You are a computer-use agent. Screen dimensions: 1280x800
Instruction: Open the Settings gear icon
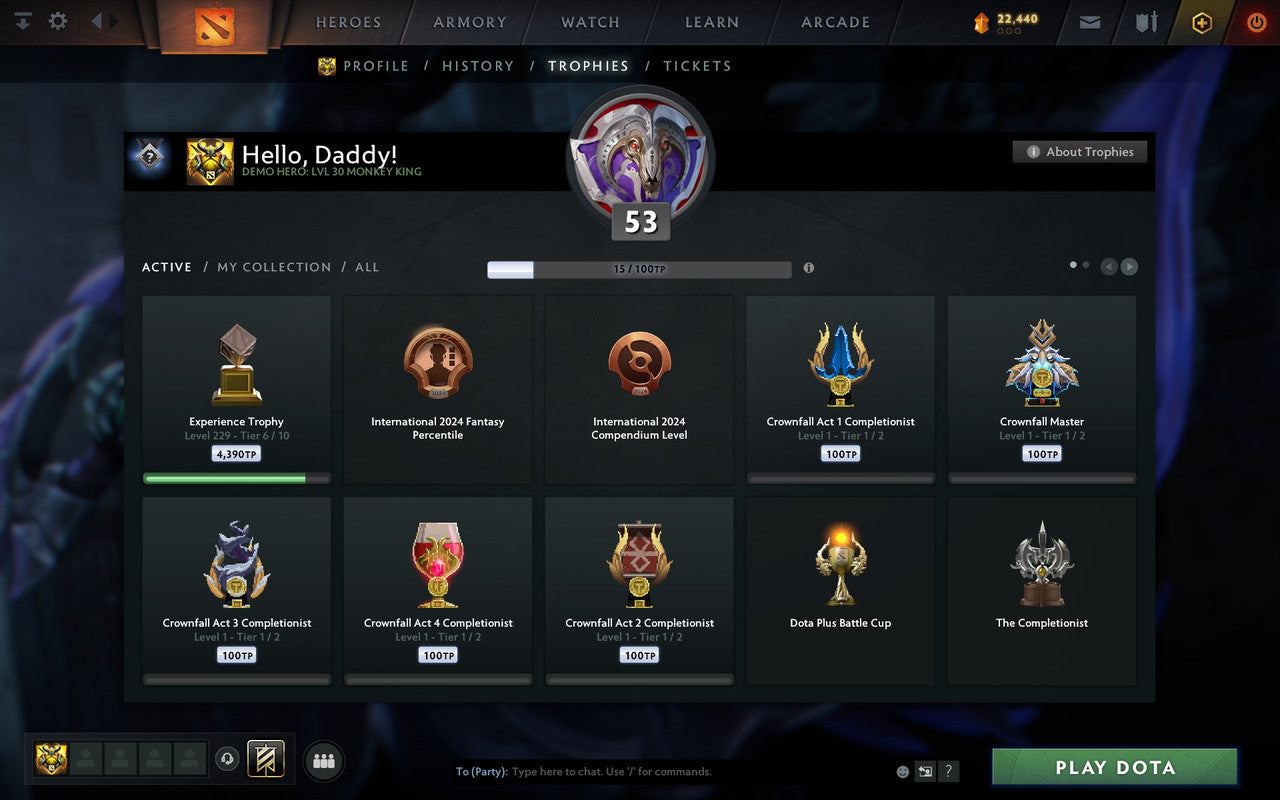click(x=57, y=21)
